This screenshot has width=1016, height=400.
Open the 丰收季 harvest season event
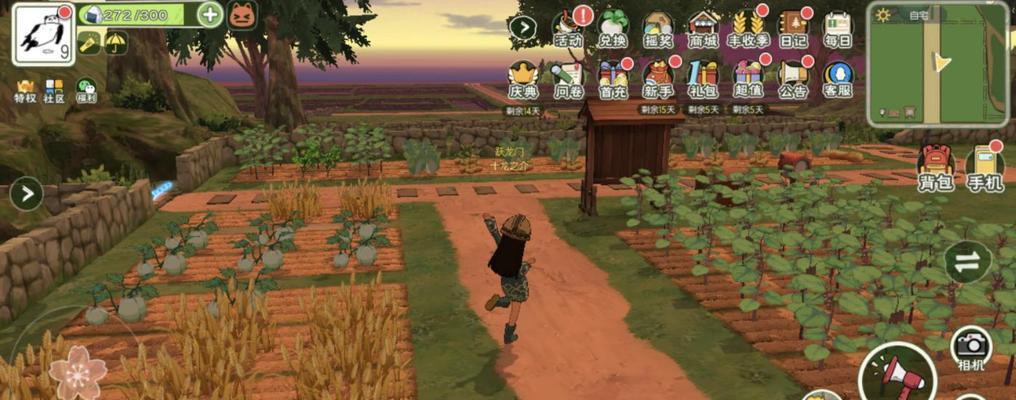(x=748, y=29)
